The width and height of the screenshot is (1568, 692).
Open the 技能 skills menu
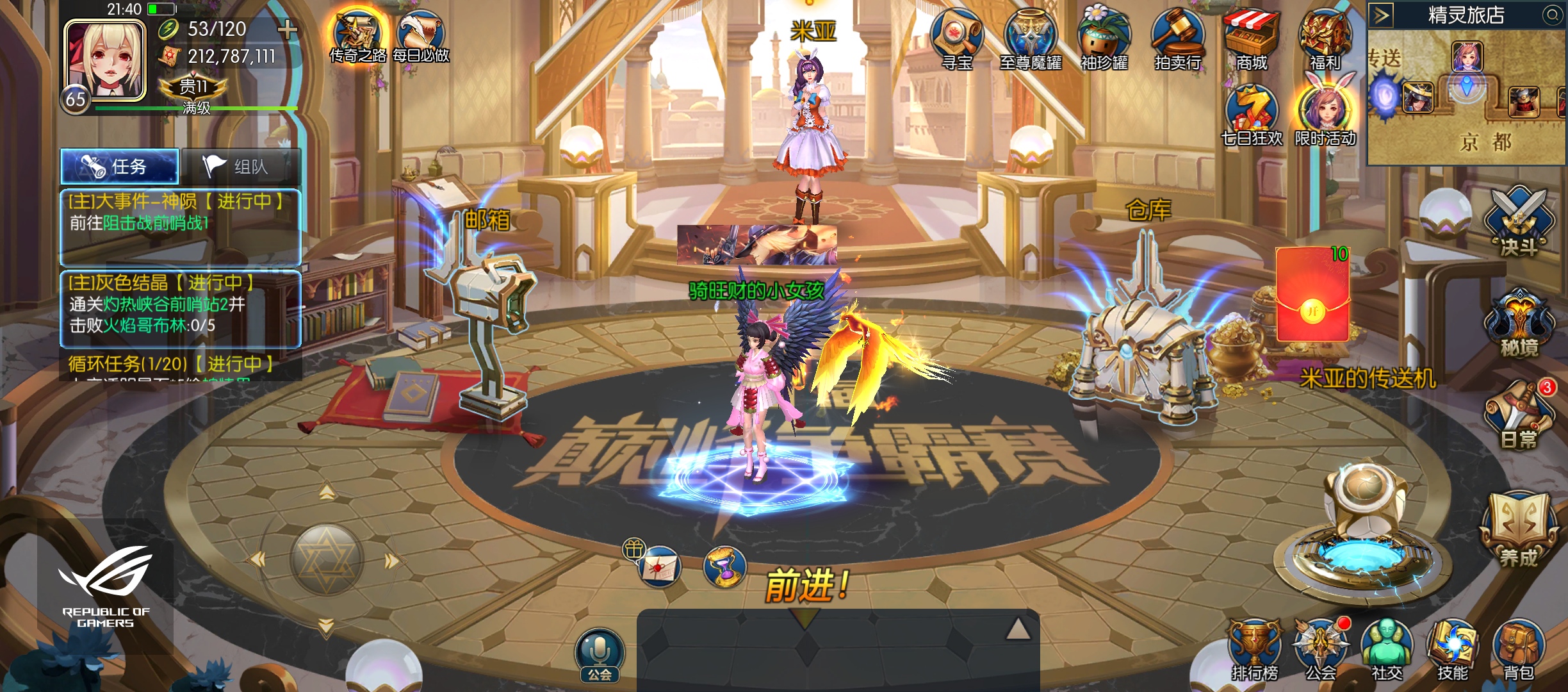tap(1452, 650)
